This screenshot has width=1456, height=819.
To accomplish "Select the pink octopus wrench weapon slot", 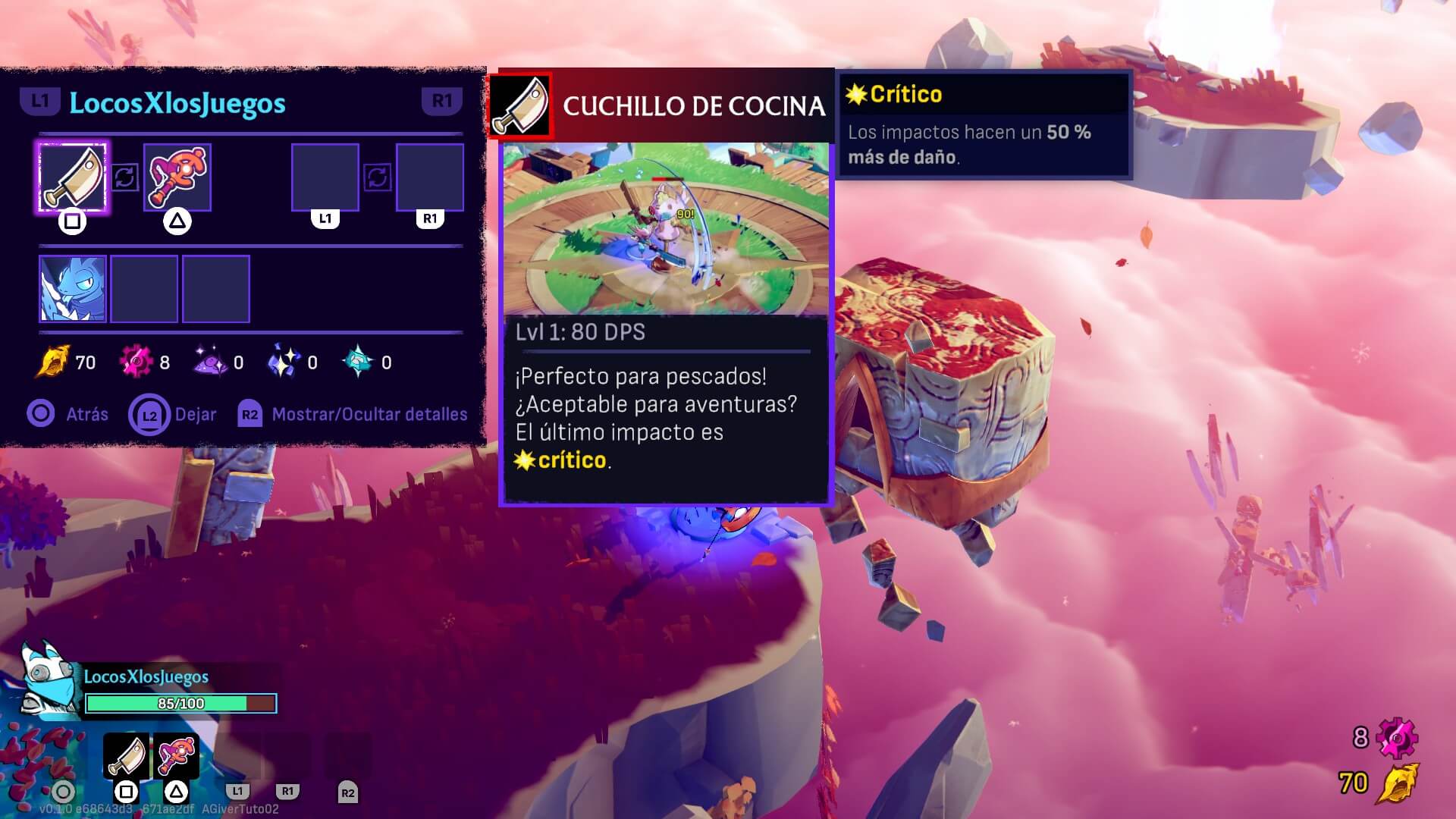I will pos(177,177).
